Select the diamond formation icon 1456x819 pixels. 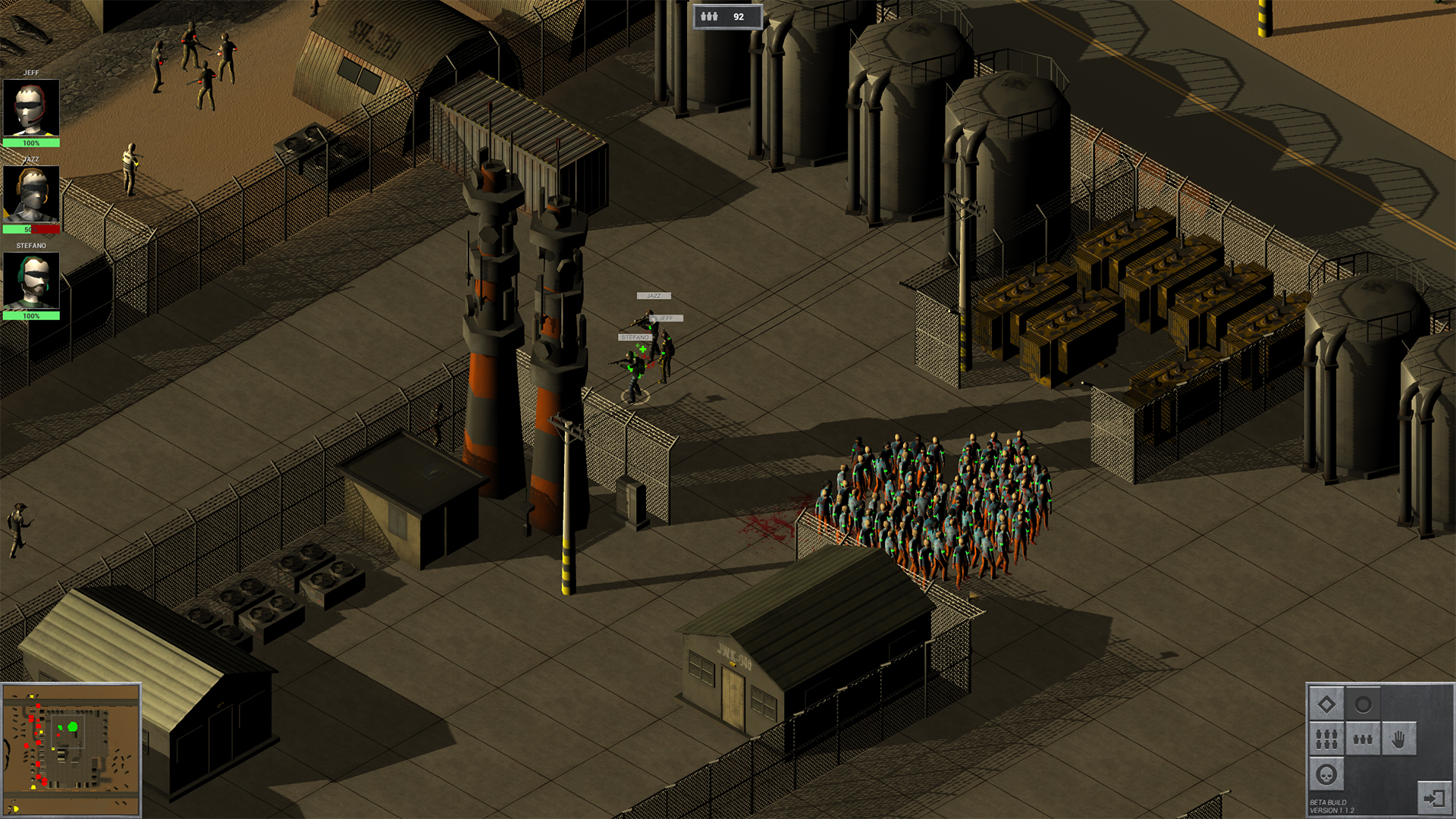(1326, 703)
